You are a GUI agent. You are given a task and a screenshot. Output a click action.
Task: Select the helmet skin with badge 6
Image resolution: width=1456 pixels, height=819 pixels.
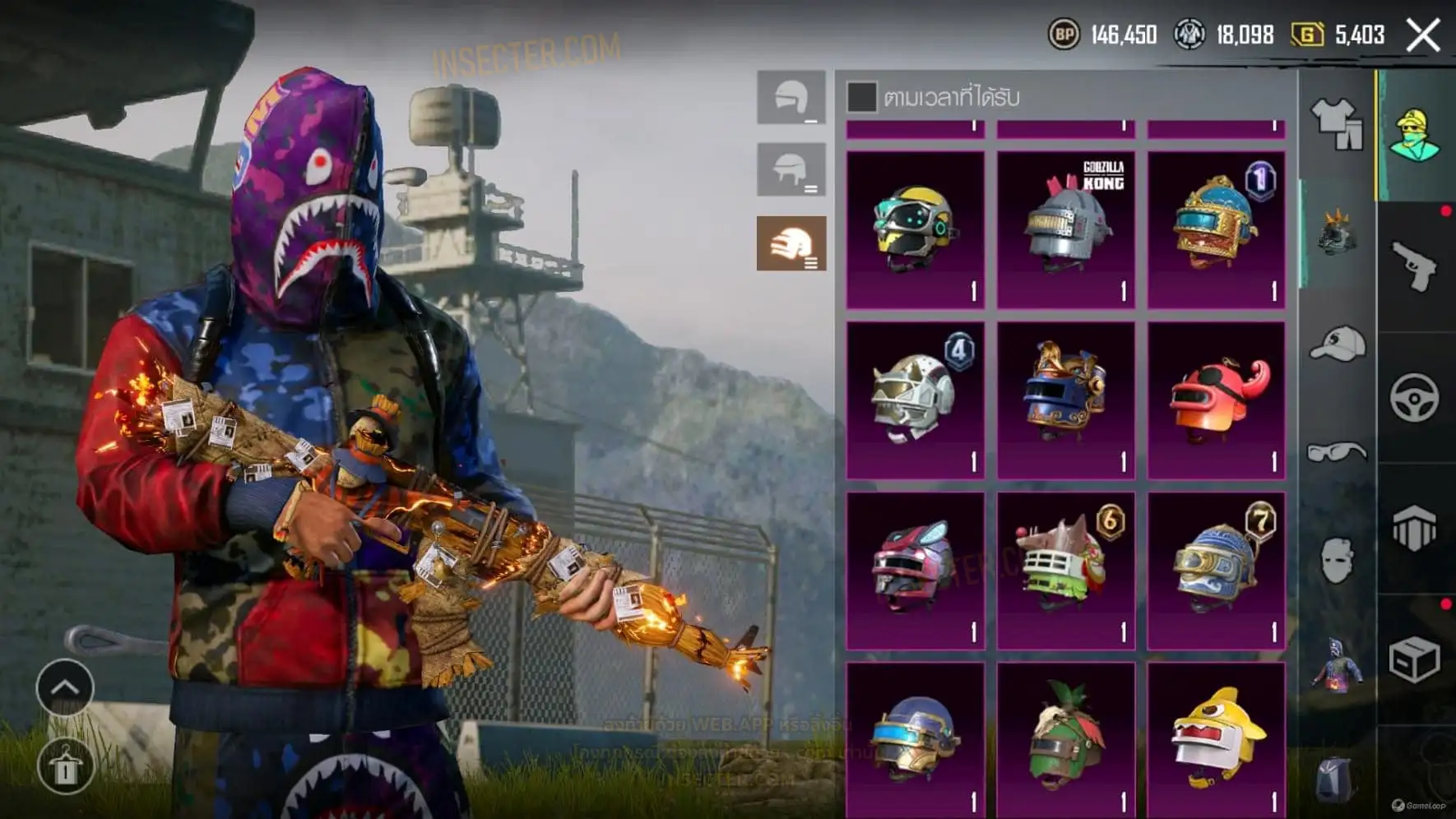(1066, 571)
